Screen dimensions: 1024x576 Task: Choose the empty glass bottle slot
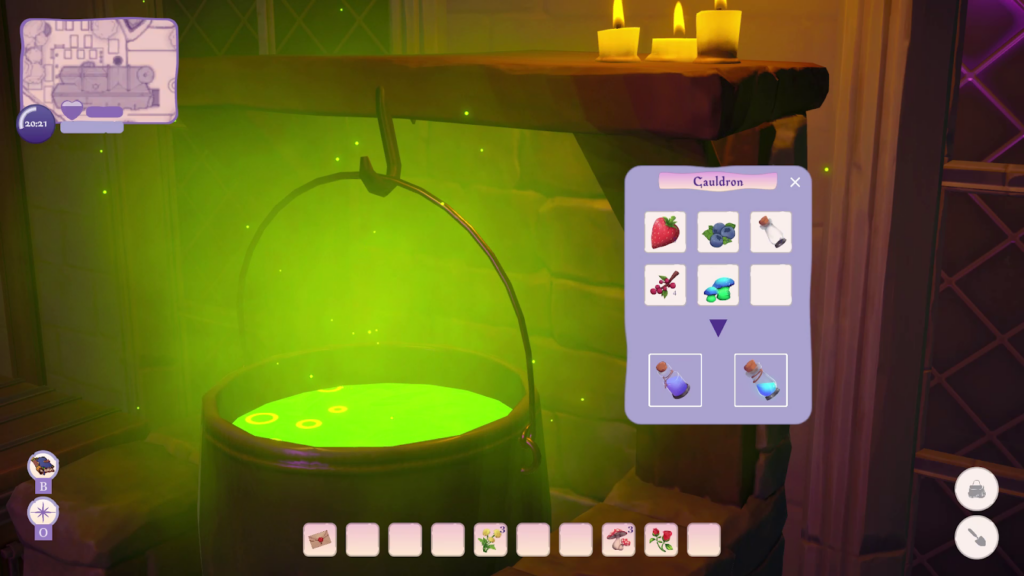tap(770, 232)
